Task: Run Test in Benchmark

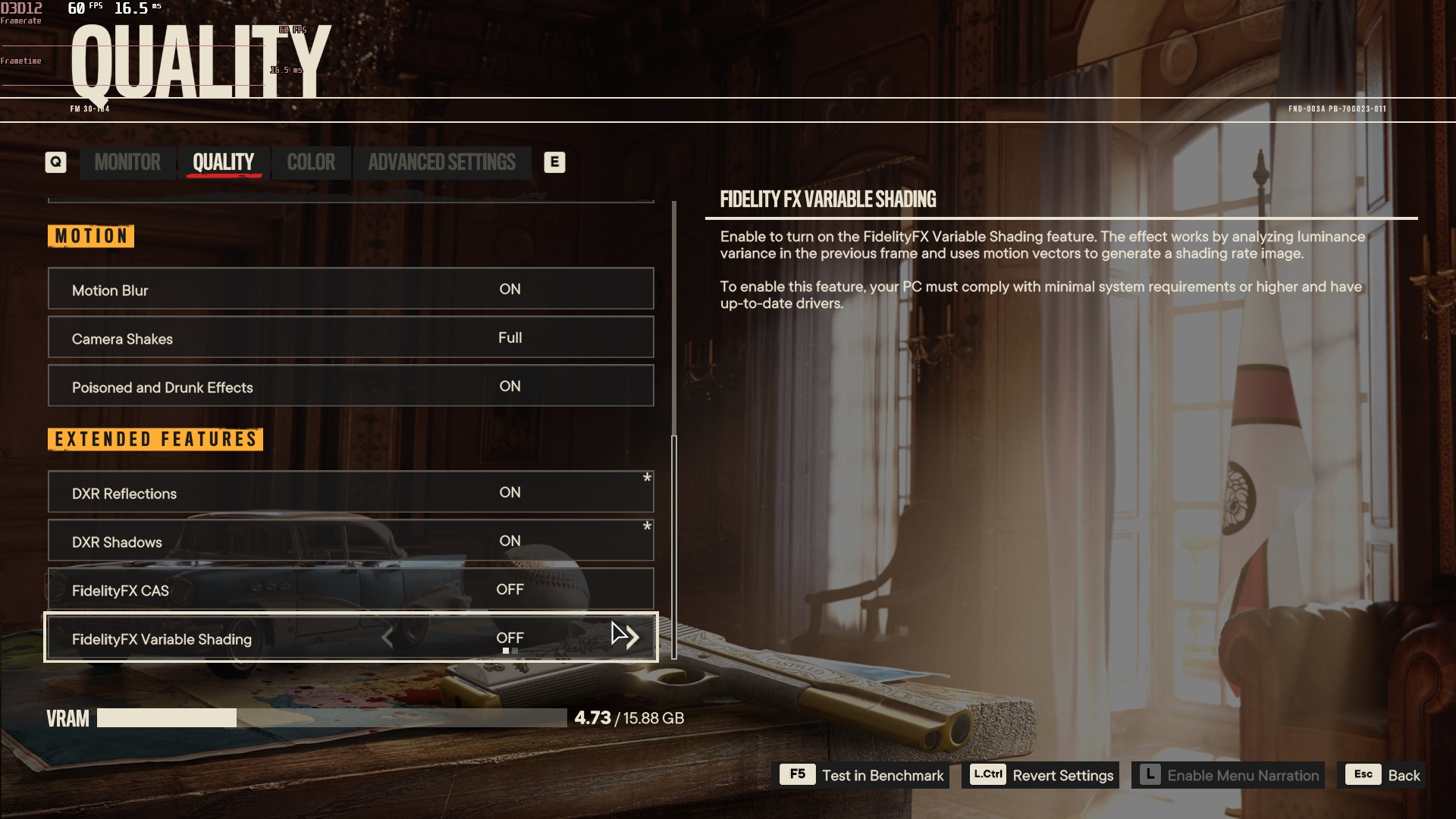Action: [x=864, y=775]
